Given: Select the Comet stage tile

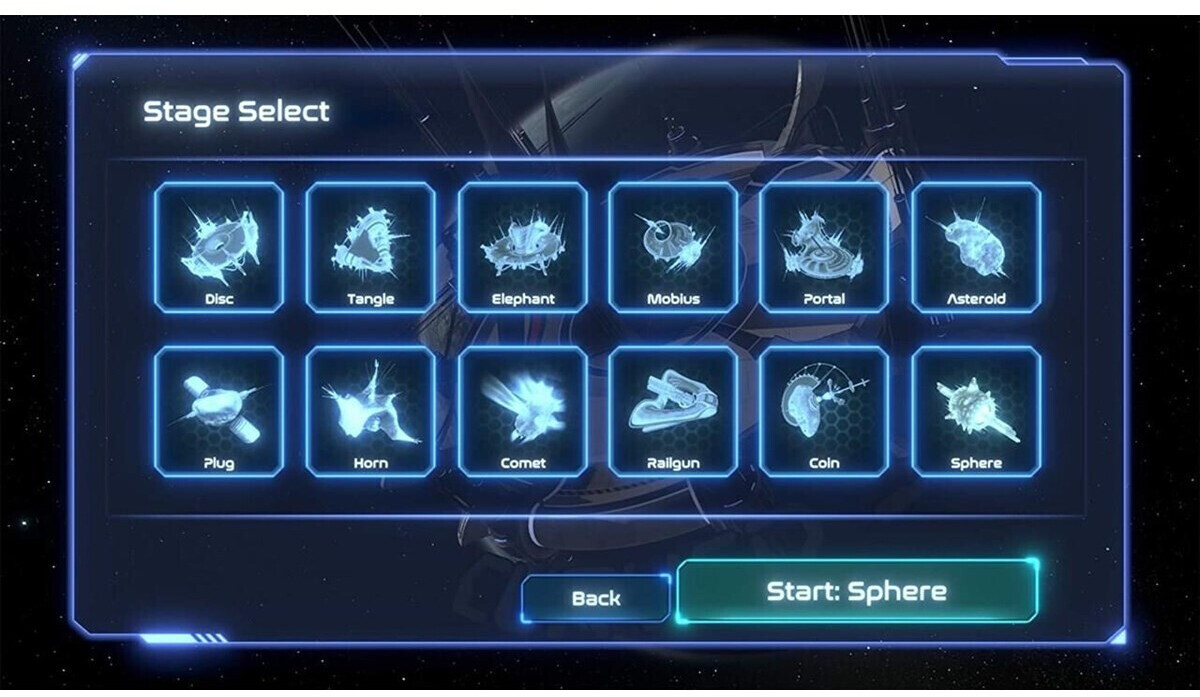Looking at the screenshot, I should click(x=523, y=412).
